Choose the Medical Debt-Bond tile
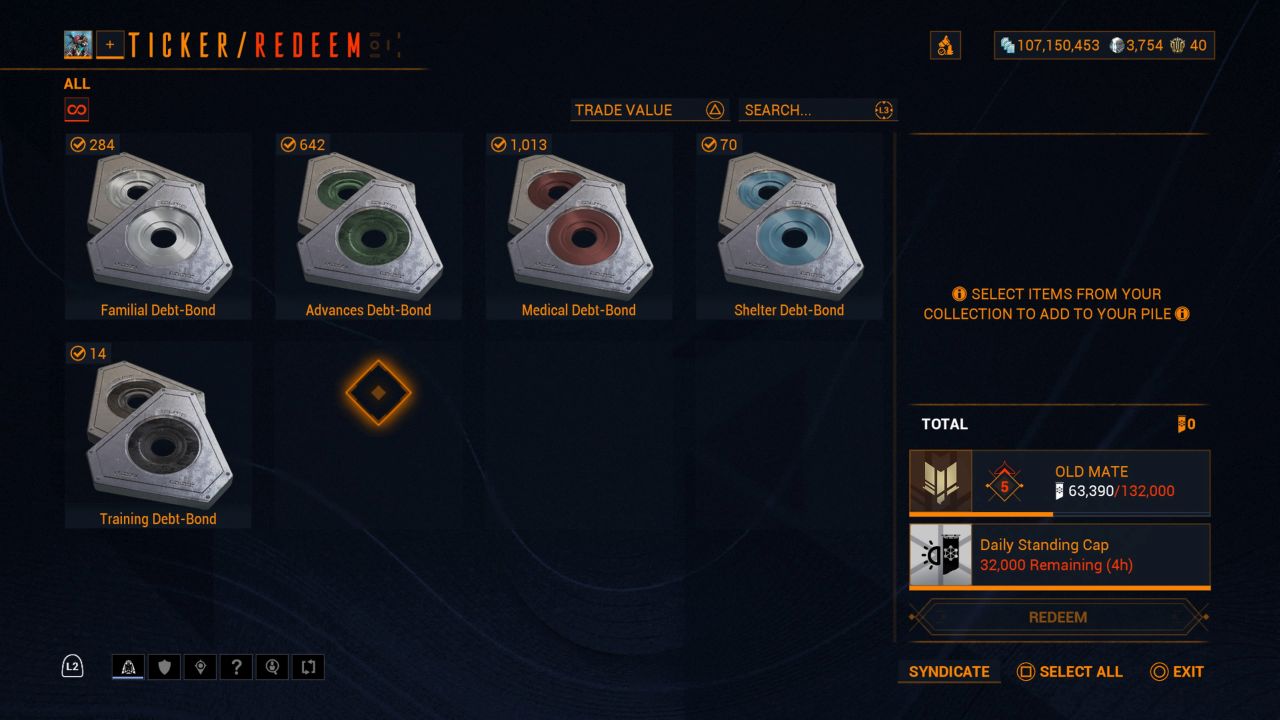Viewport: 1280px width, 720px height. (x=579, y=226)
